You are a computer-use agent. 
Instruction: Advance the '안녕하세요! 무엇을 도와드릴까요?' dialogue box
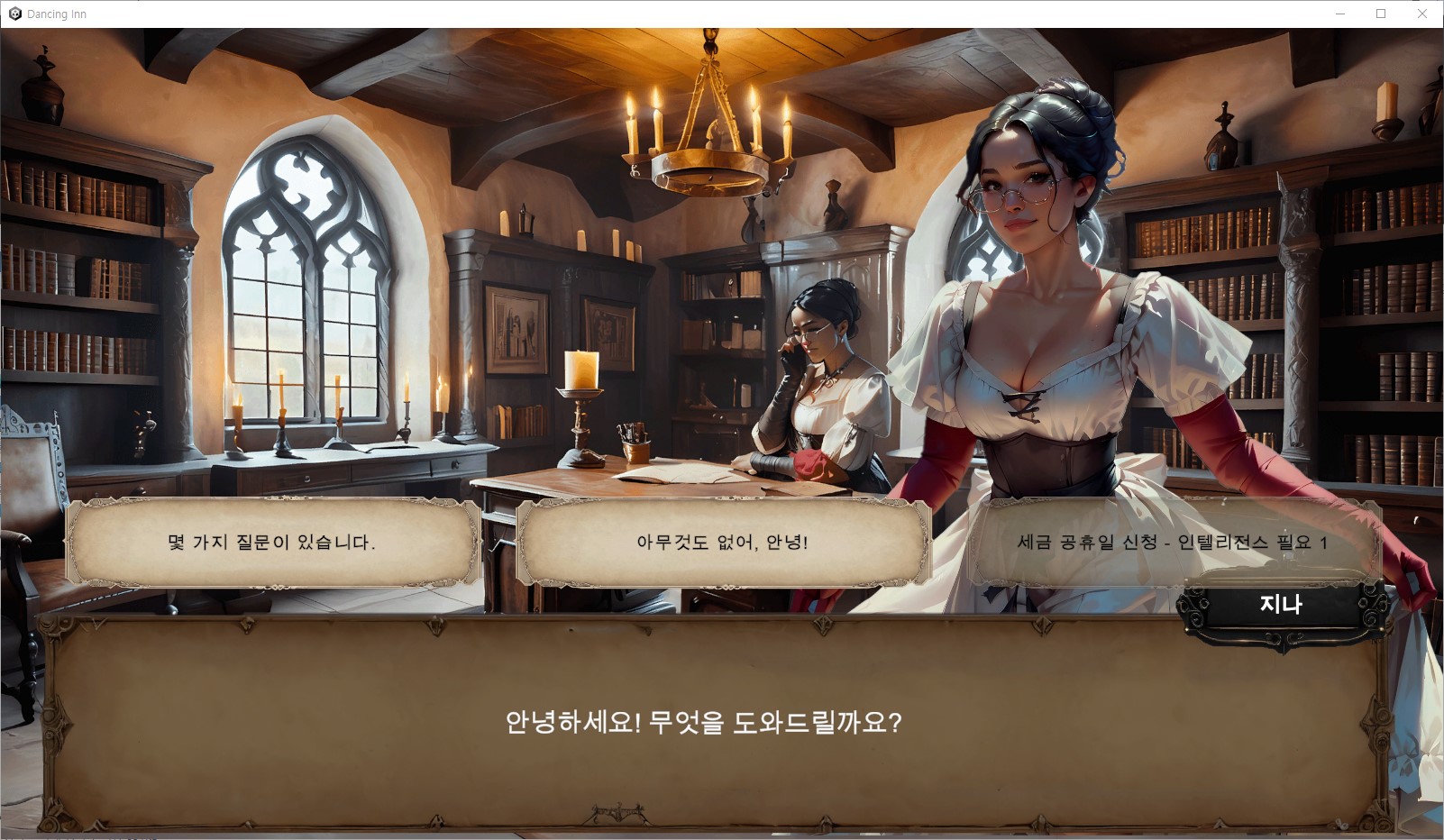pyautogui.click(x=703, y=723)
